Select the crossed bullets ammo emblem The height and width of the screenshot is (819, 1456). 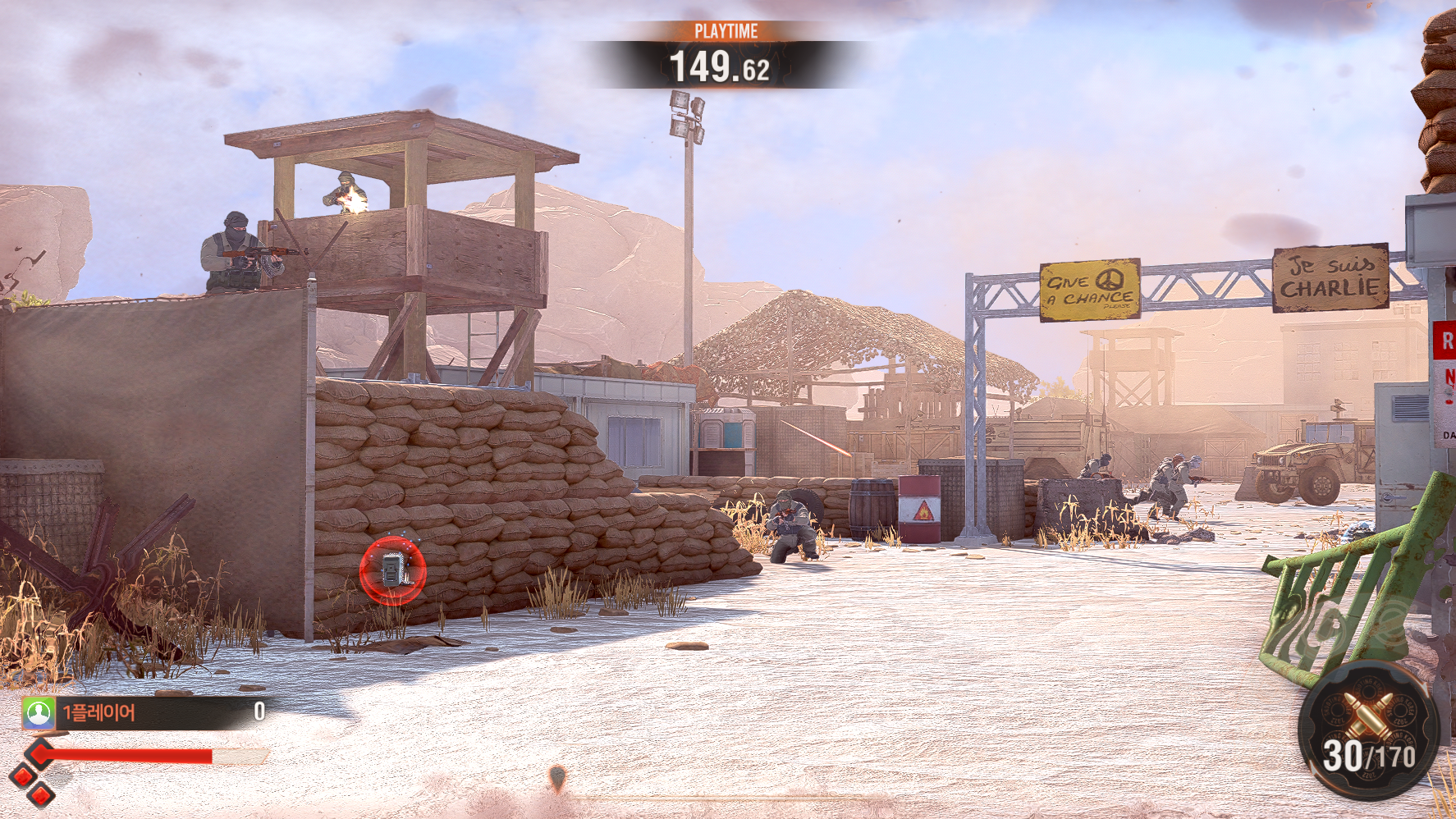pos(1367,713)
